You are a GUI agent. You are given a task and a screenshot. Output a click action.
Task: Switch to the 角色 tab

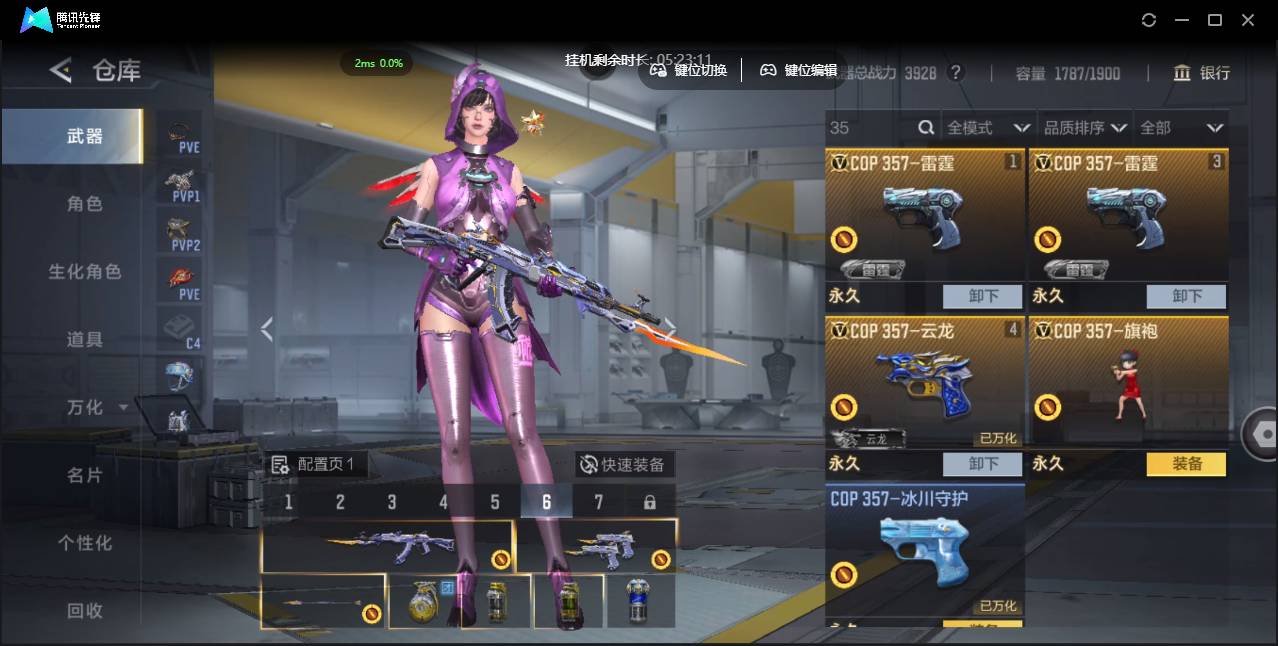click(x=85, y=204)
